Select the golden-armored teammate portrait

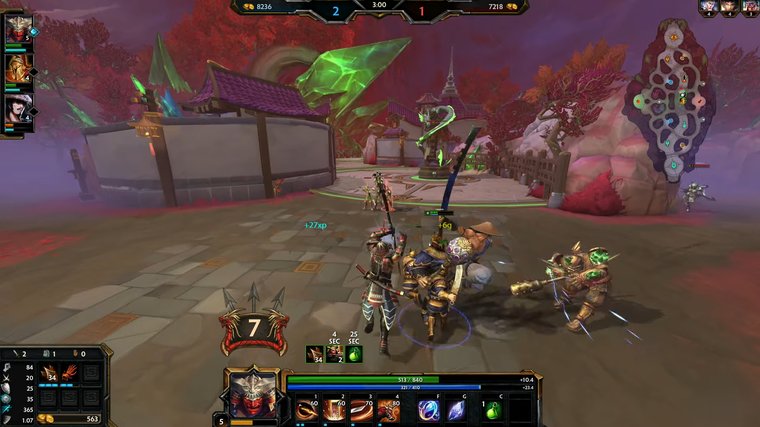[x=17, y=68]
